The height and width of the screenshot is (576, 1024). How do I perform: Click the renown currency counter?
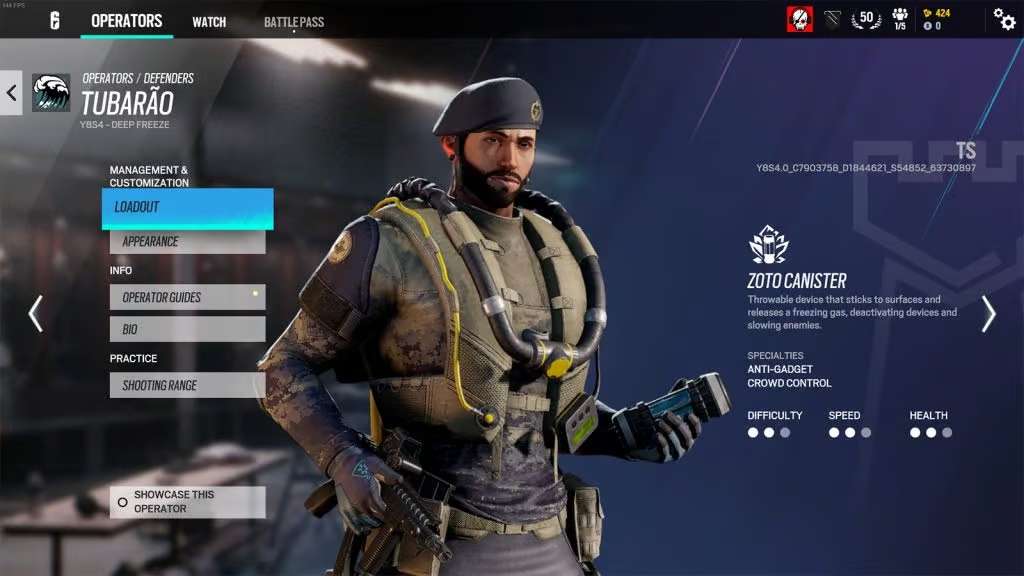(x=938, y=14)
